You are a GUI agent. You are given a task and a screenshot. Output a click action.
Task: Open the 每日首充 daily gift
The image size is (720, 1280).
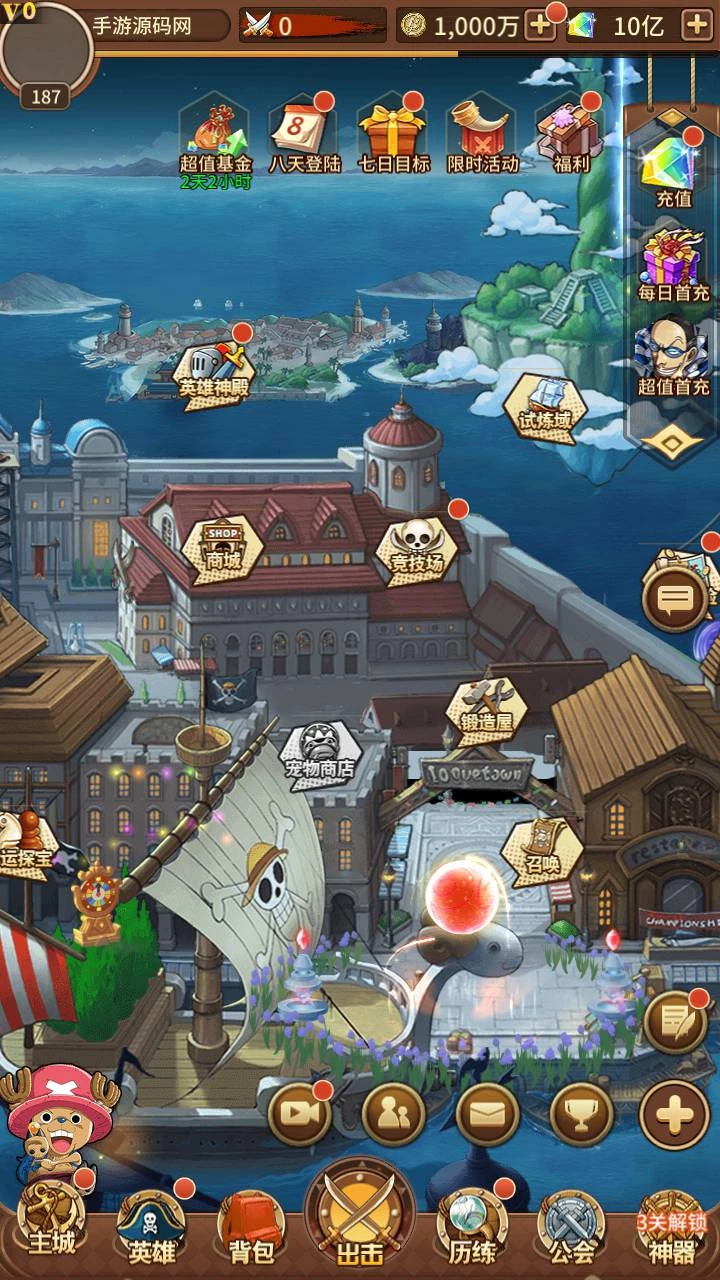coord(673,262)
